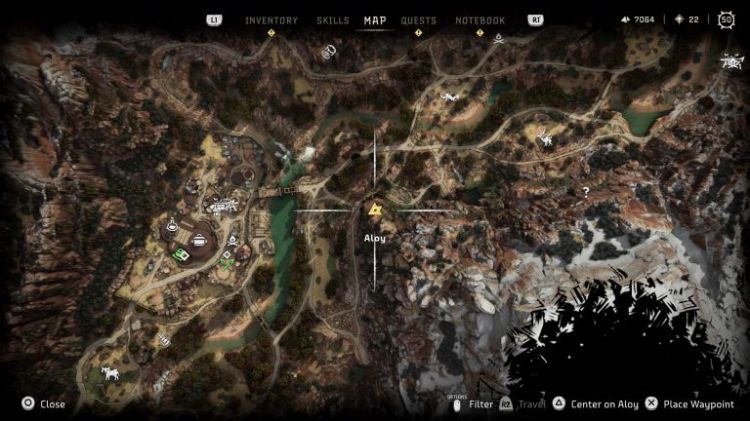
Task: Click the question mark undiscovered location marker
Action: click(586, 191)
